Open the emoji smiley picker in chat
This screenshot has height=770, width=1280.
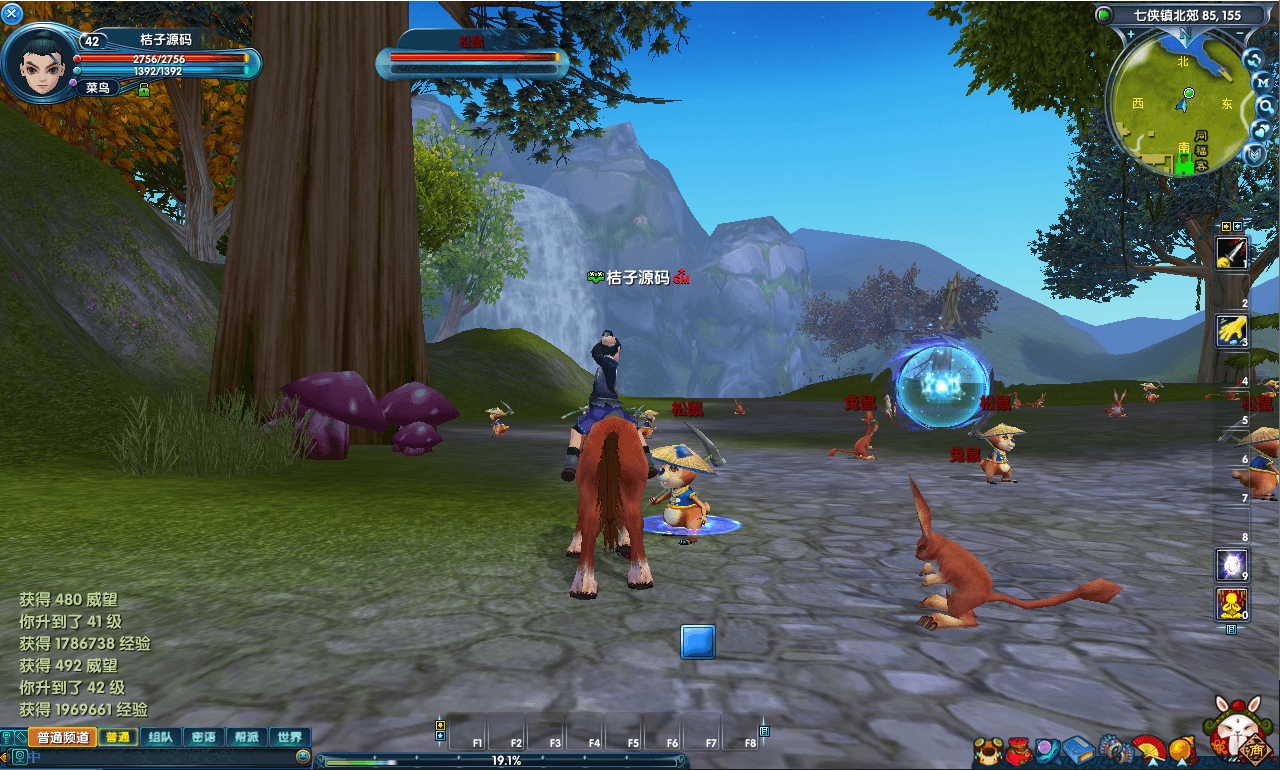point(302,758)
